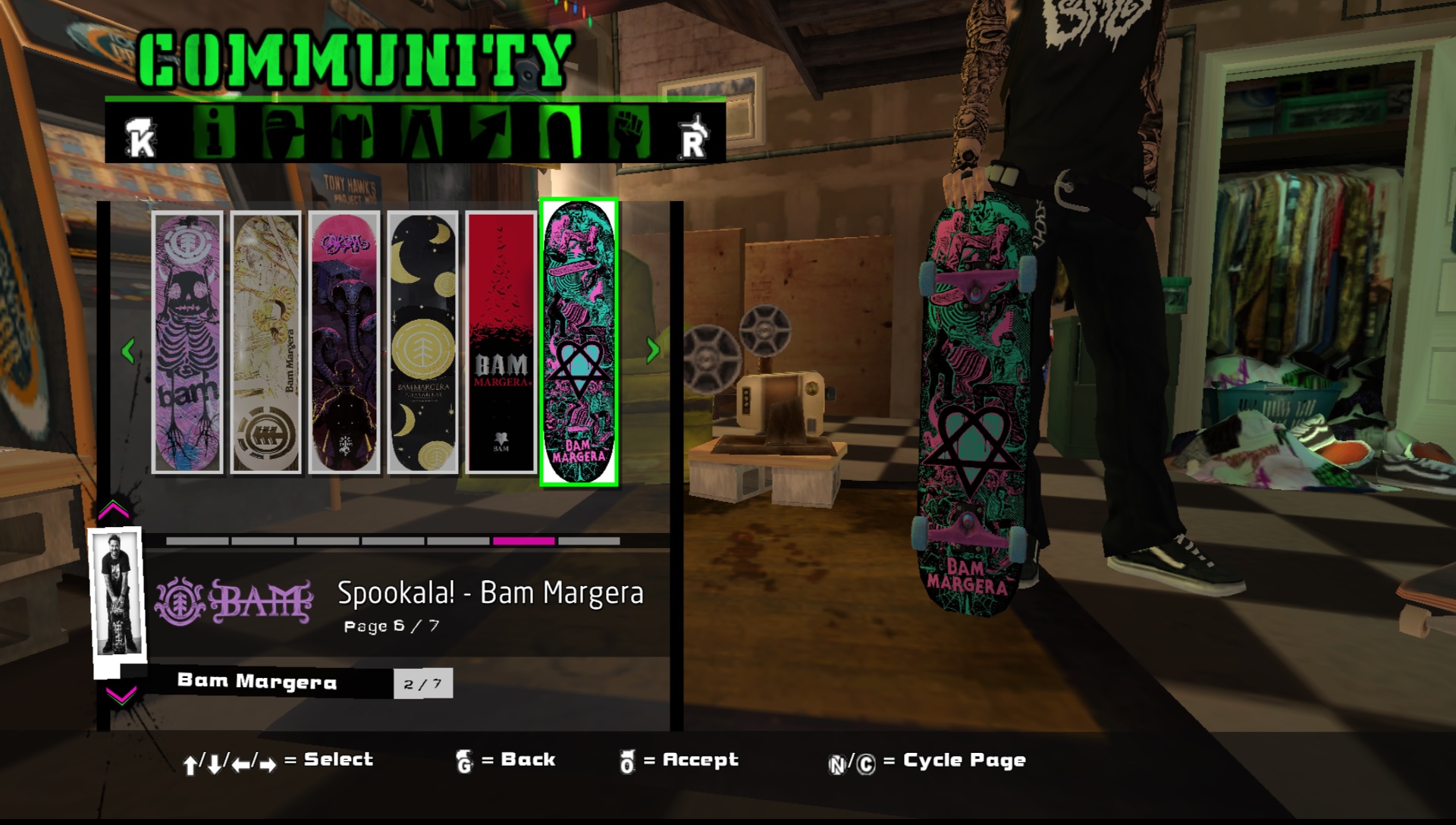The image size is (1456, 825).
Task: Select the purple elephant deck
Action: click(x=344, y=343)
